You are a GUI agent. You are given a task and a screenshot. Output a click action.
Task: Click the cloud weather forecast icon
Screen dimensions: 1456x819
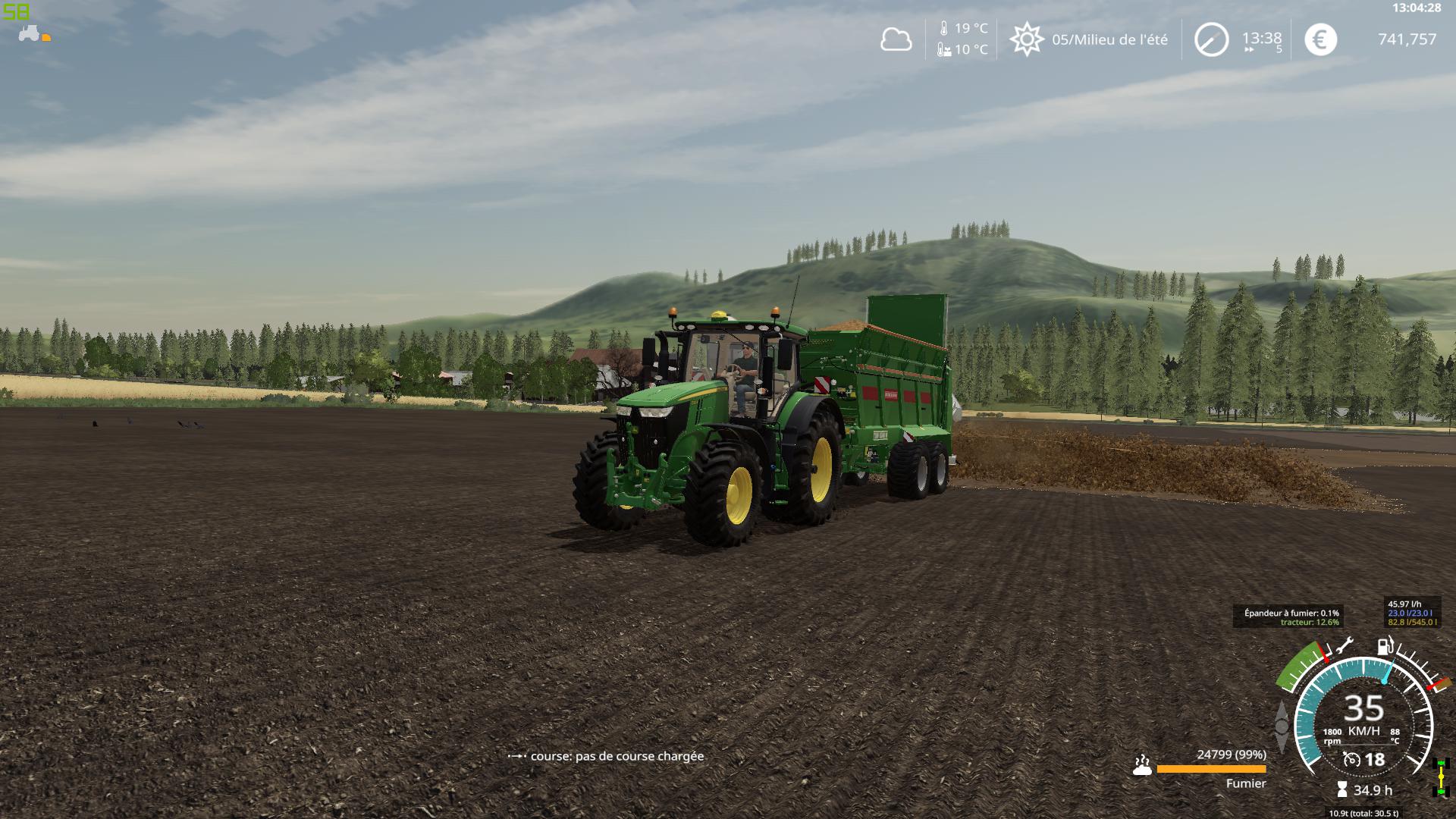[896, 39]
